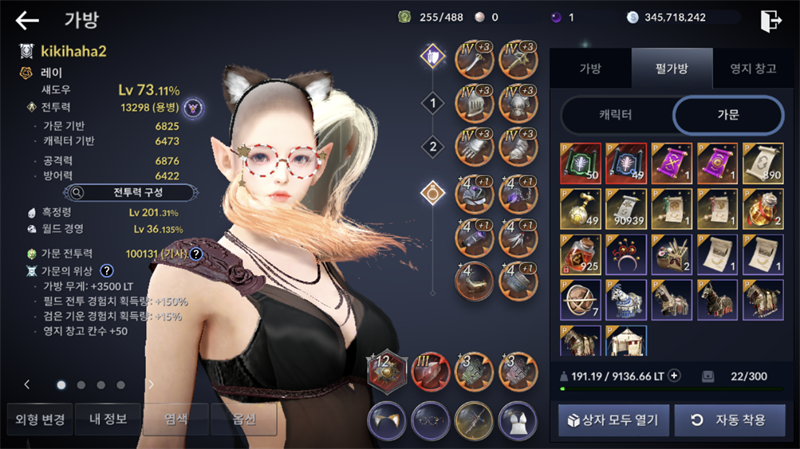Select the 가문 toggle option
The image size is (800, 449).
click(727, 115)
